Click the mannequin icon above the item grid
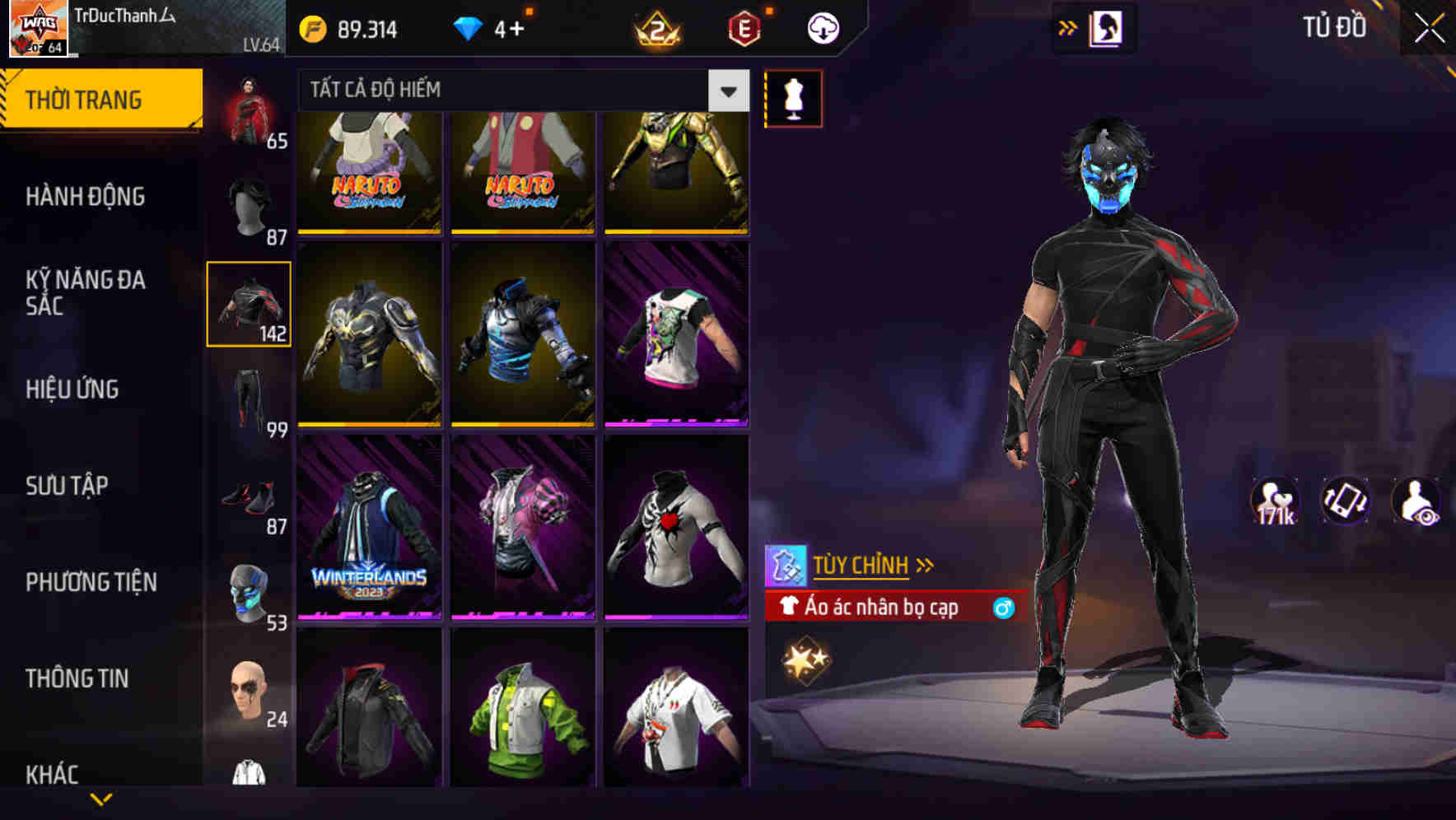 794,99
